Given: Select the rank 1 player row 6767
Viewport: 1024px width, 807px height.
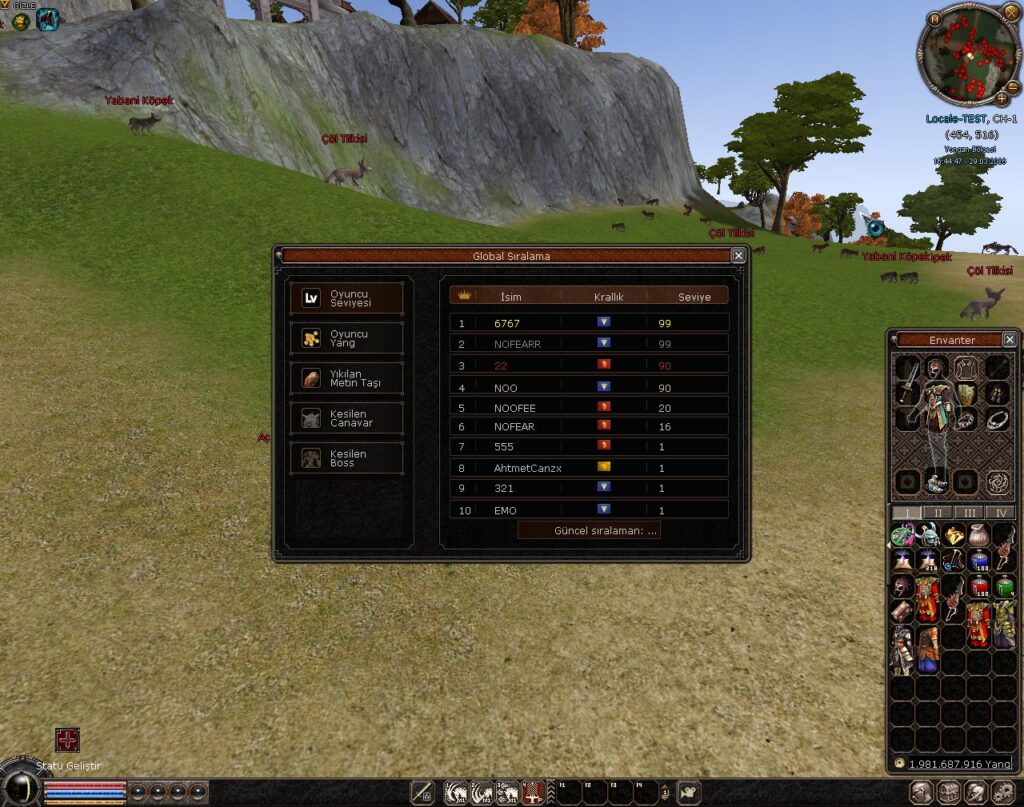Looking at the screenshot, I should pyautogui.click(x=589, y=323).
